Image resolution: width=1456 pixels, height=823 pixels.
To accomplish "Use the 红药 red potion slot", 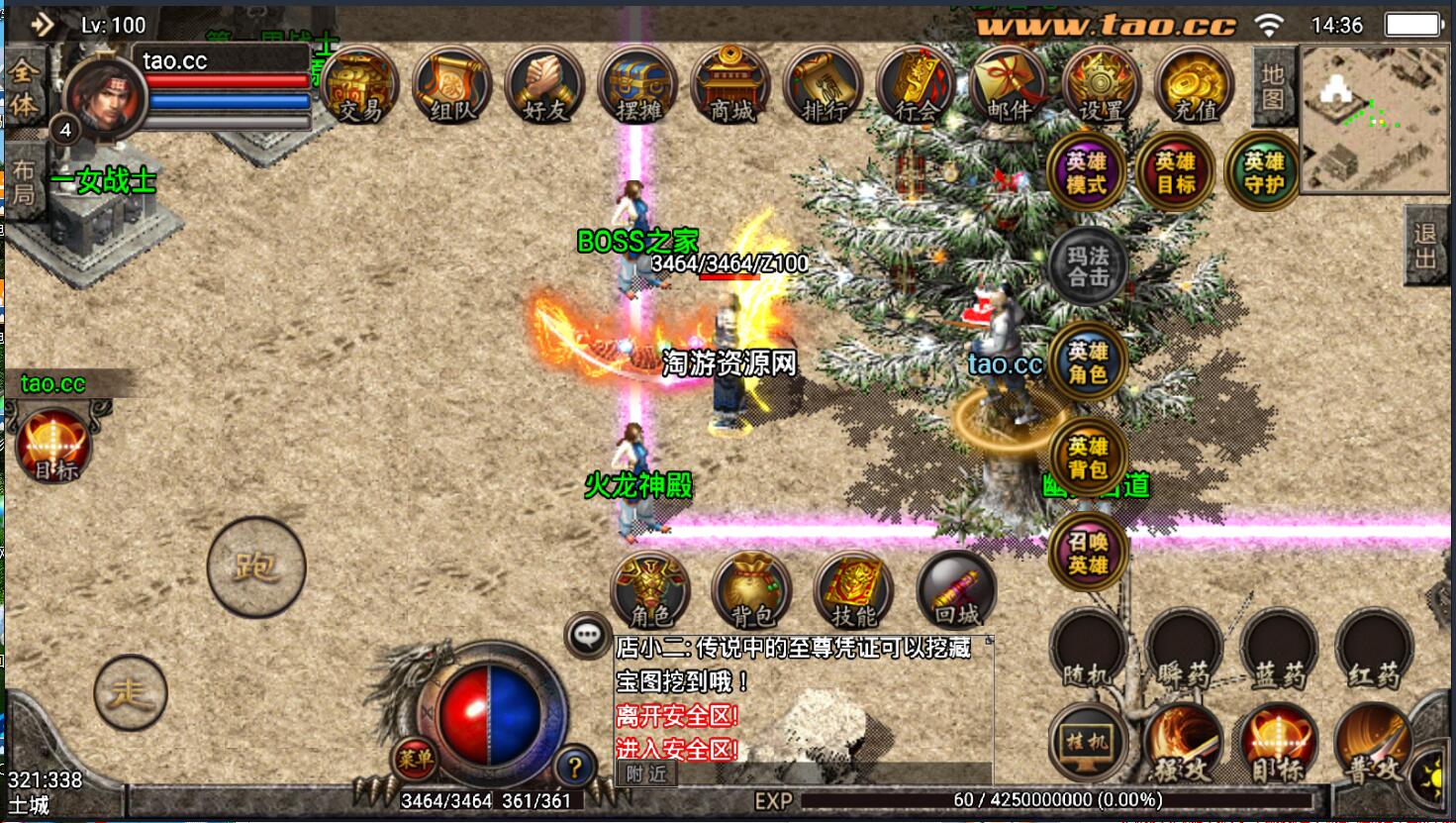I will click(x=1374, y=651).
